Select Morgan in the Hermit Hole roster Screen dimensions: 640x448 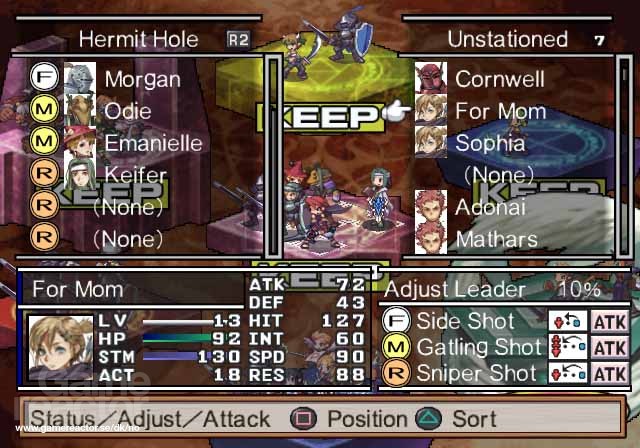[142, 79]
